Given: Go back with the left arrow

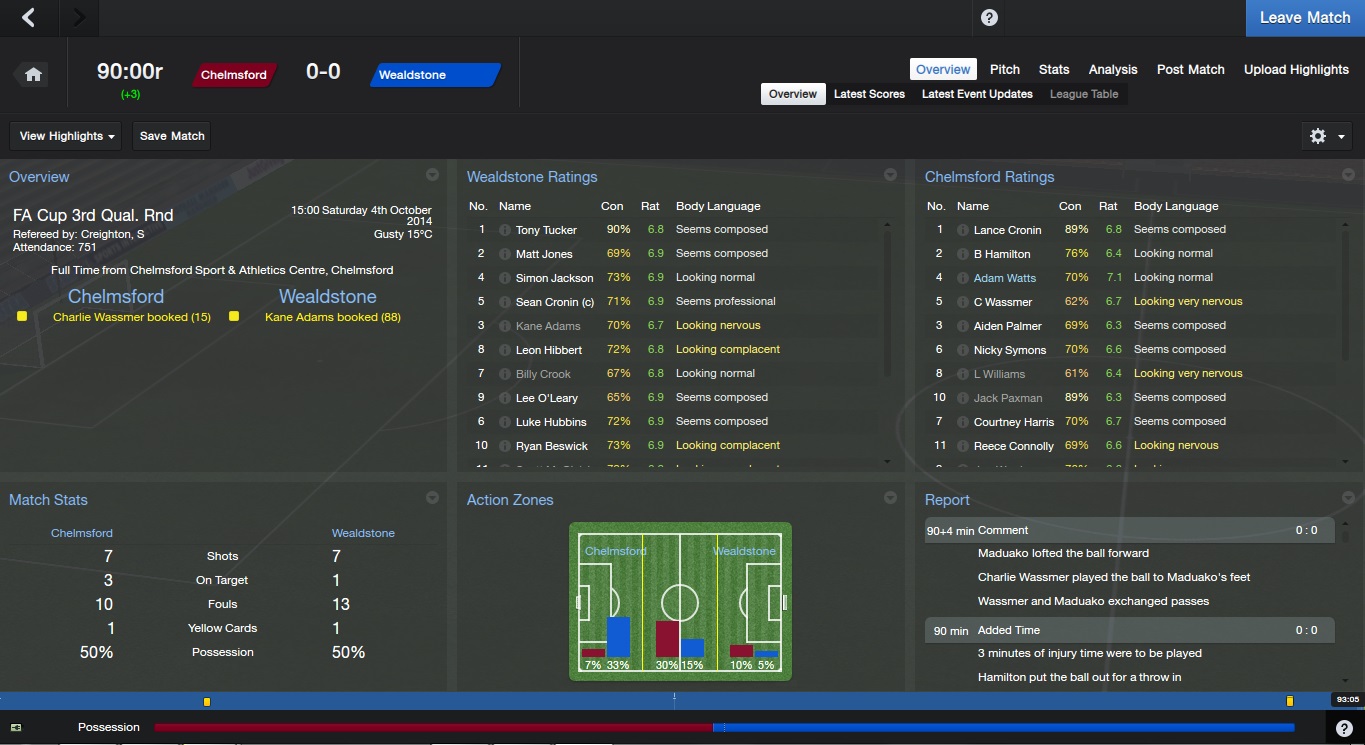Looking at the screenshot, I should (29, 17).
